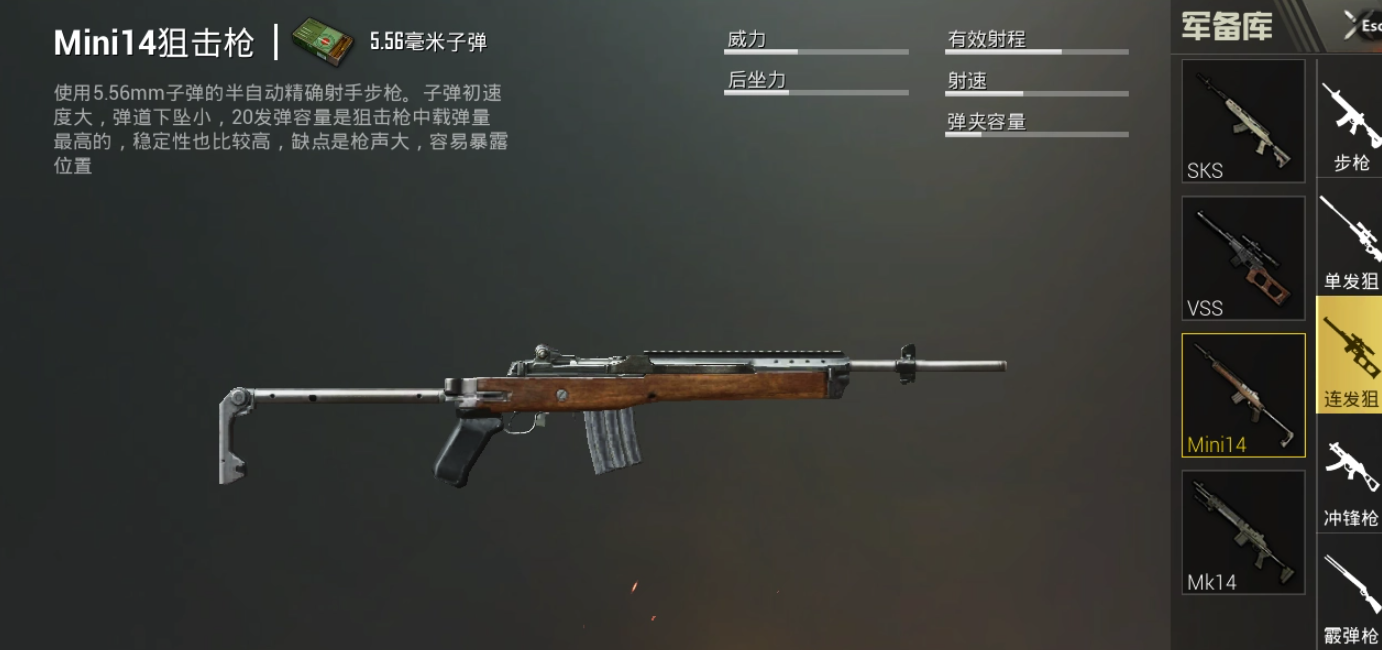Open the 冲锋枪 submachine gun category
This screenshot has width=1382, height=650.
click(x=1351, y=482)
